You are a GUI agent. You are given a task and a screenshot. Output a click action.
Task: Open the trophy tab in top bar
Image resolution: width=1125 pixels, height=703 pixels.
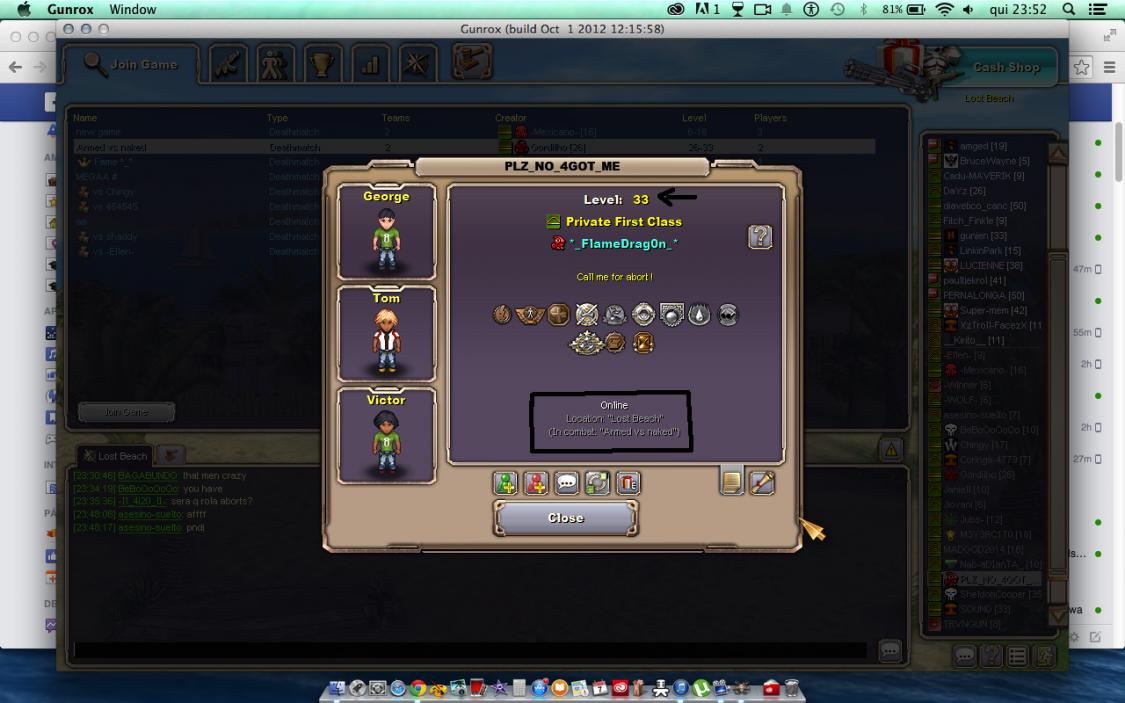pyautogui.click(x=322, y=65)
